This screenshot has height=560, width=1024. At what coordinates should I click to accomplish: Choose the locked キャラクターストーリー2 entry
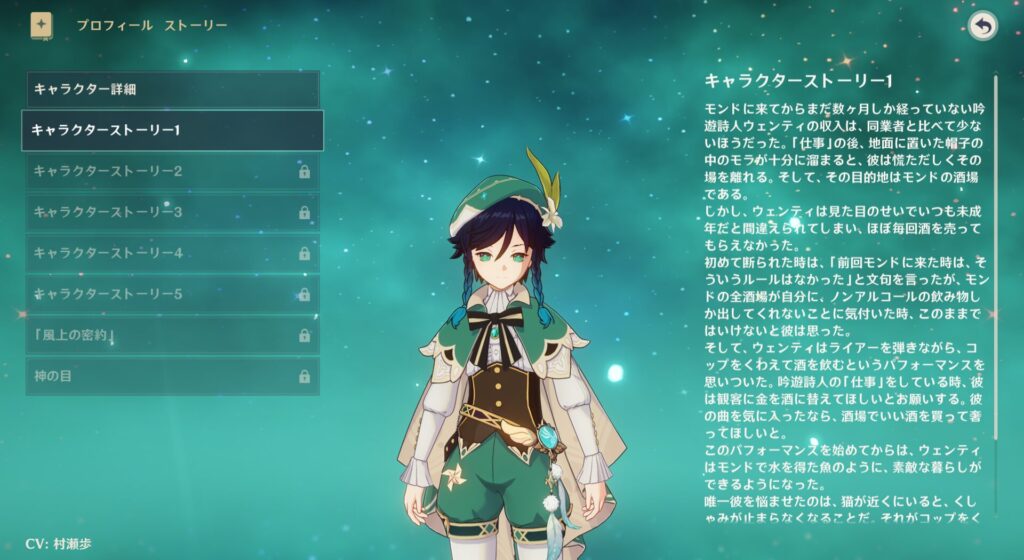[172, 171]
